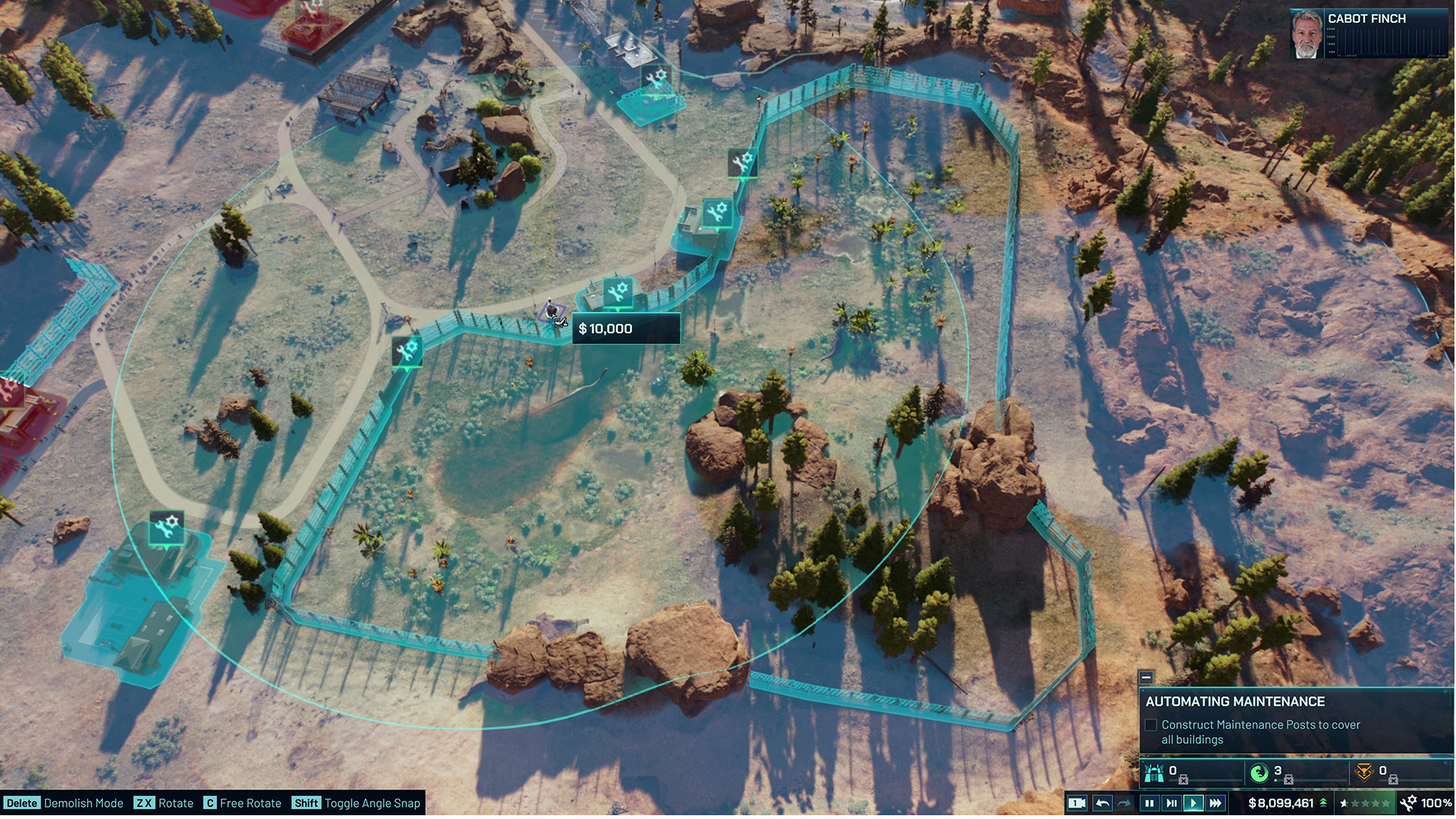This screenshot has height=819, width=1456.
Task: Open the cyan gate faction icon
Action: click(1154, 773)
